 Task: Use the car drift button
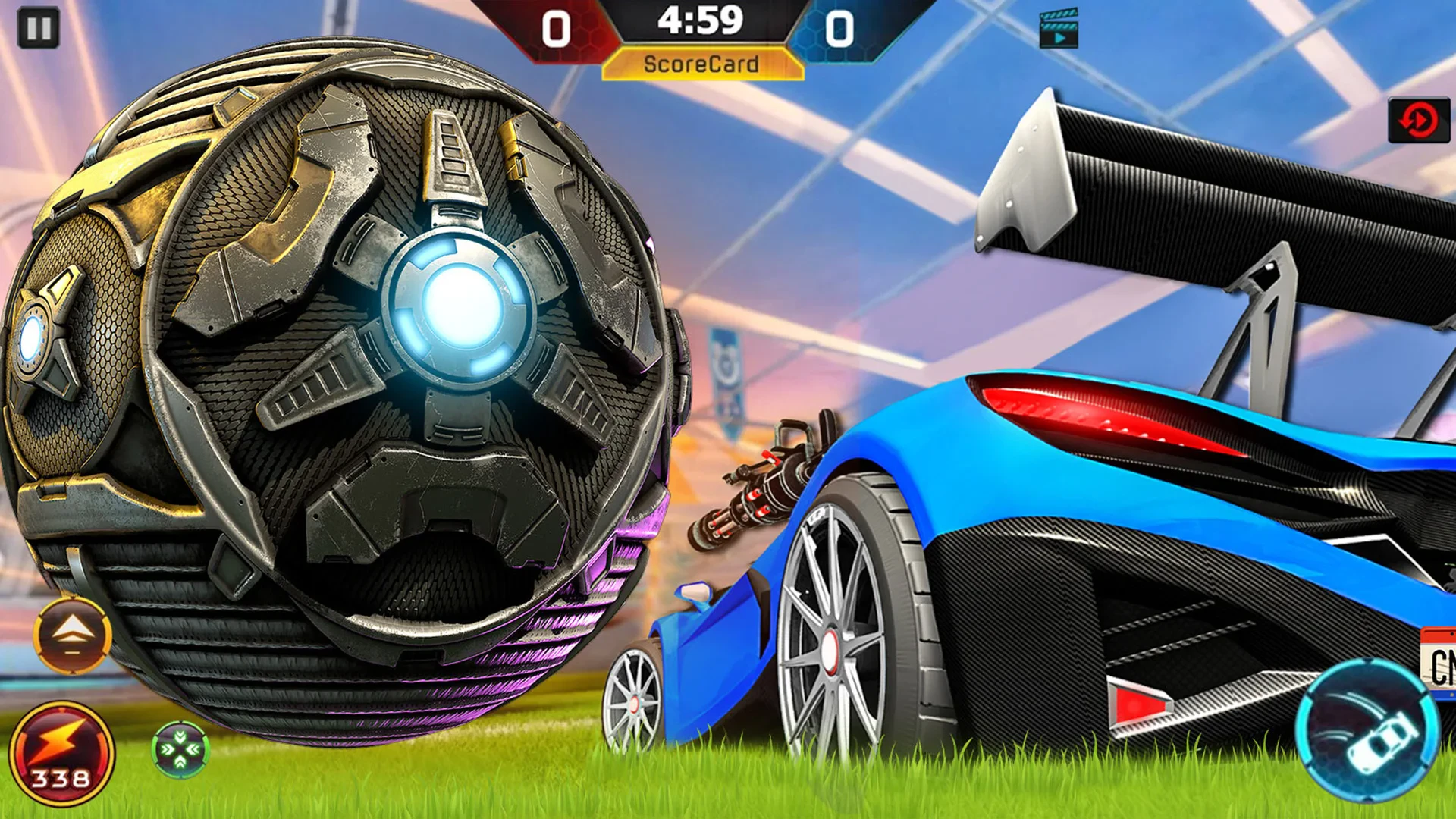[x=1367, y=730]
